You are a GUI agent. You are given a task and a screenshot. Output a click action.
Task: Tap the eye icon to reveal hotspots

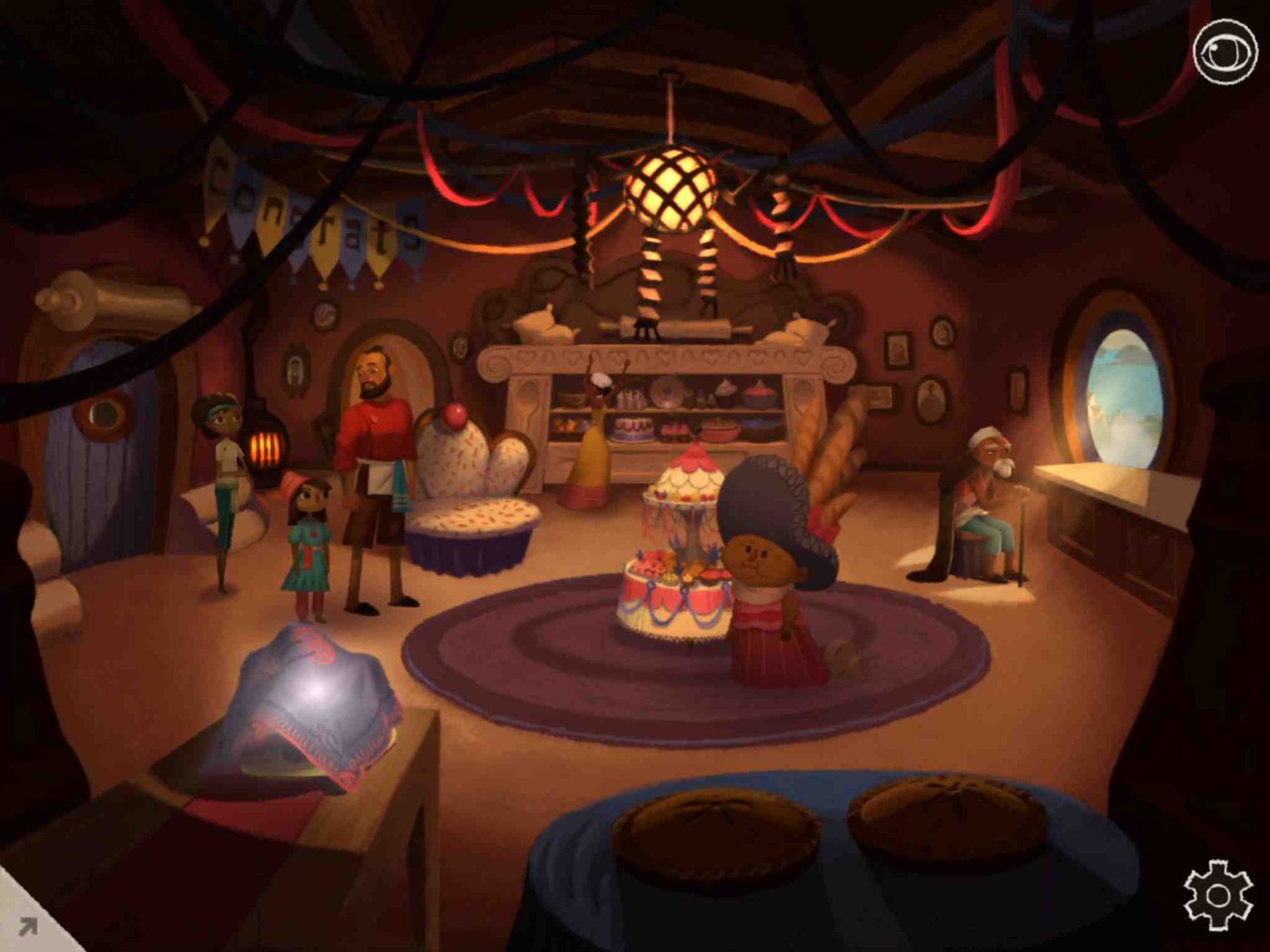coord(1224,51)
